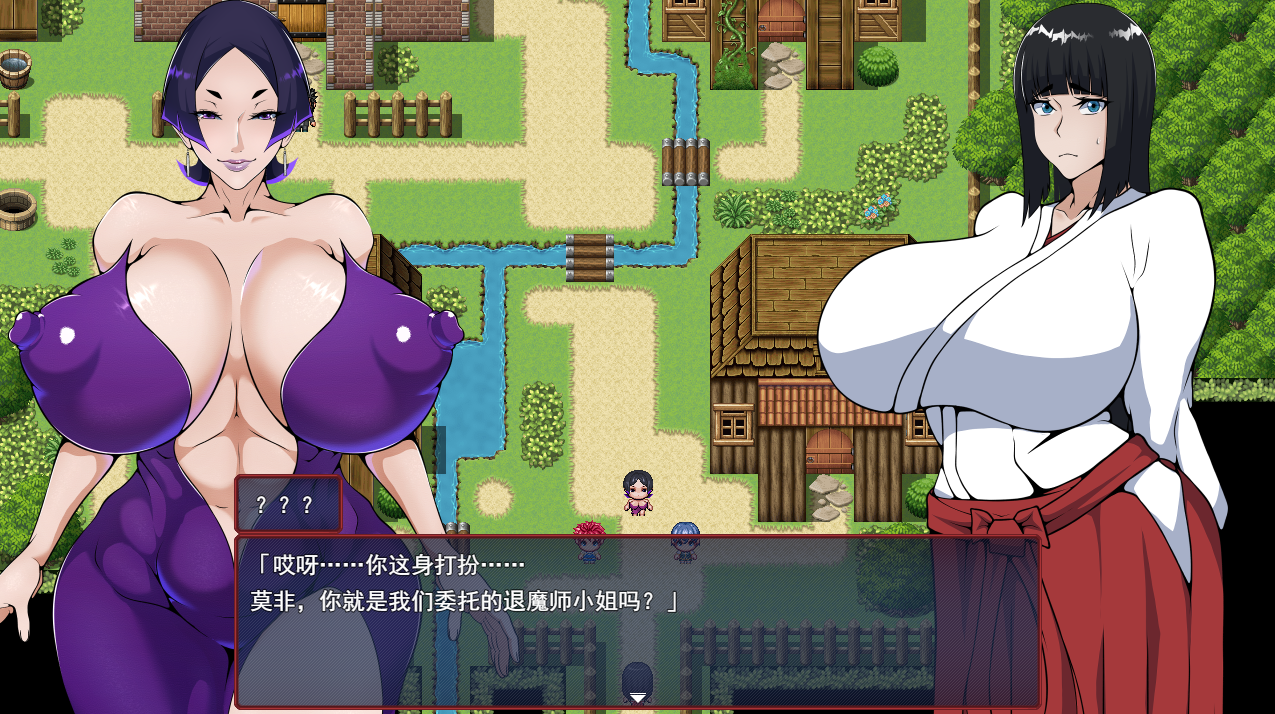
Task: Advance the dialogue by clicking the message window text
Action: (465, 583)
